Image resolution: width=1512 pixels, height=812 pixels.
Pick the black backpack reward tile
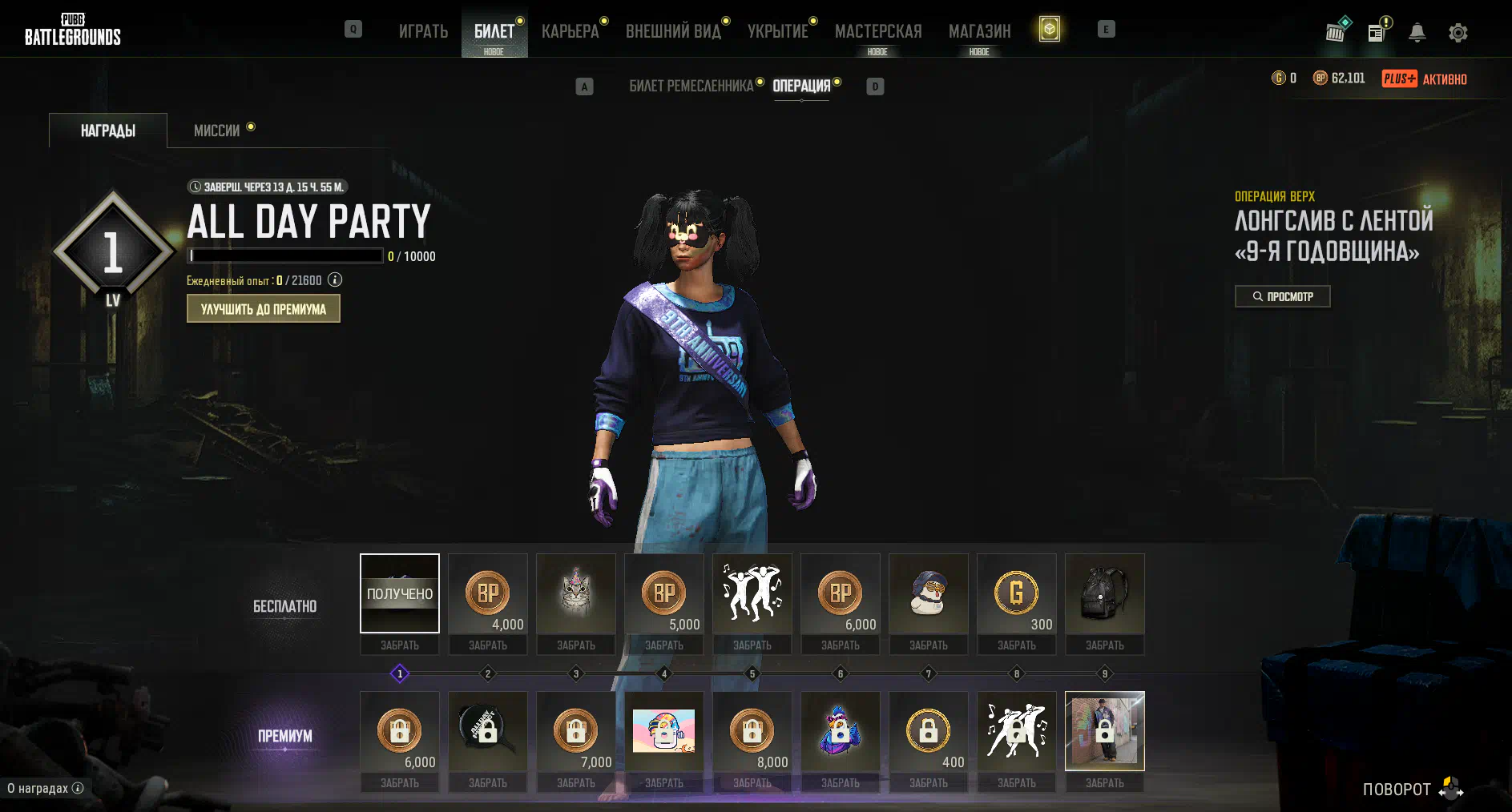point(1105,593)
